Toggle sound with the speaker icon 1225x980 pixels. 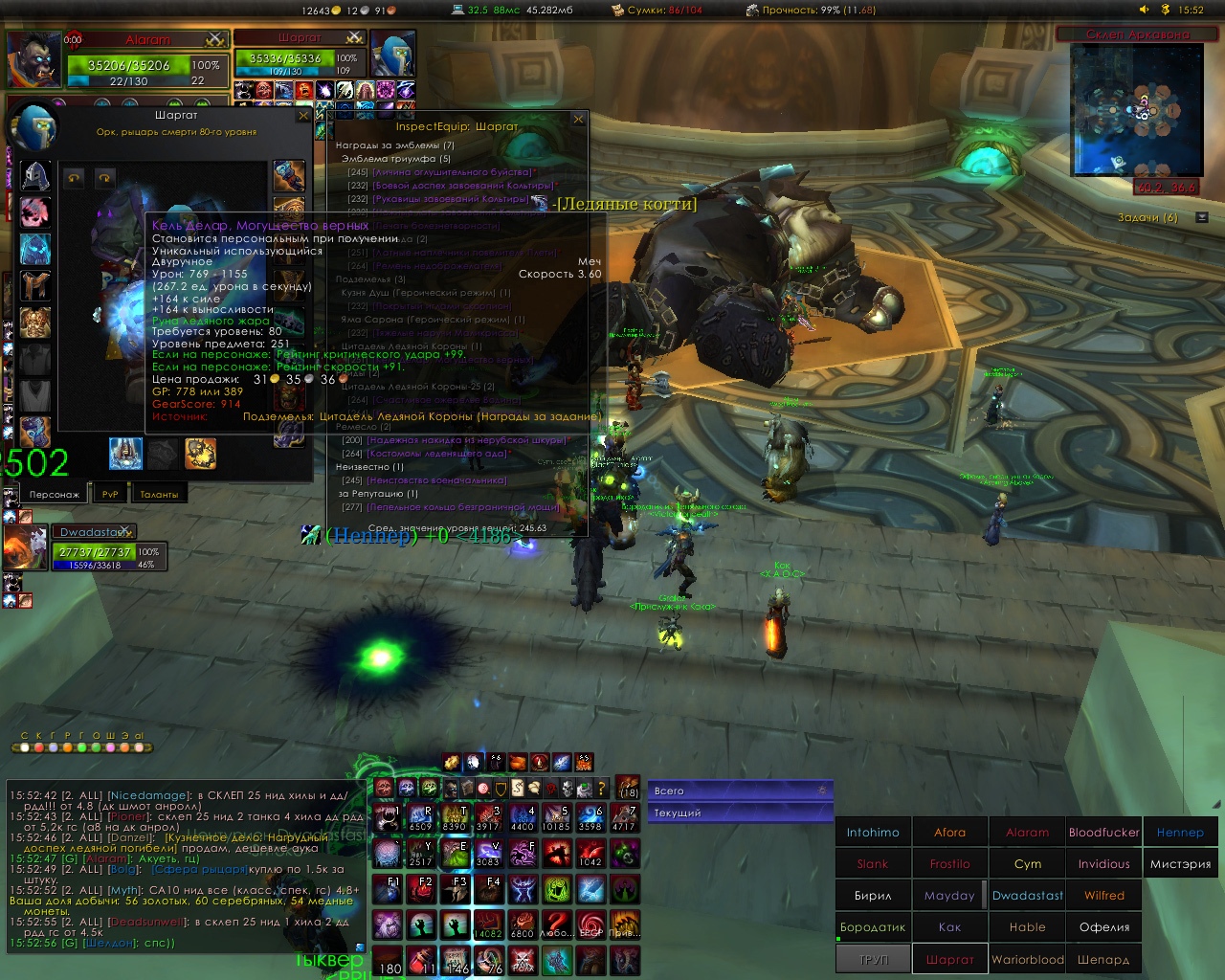coord(1144,10)
